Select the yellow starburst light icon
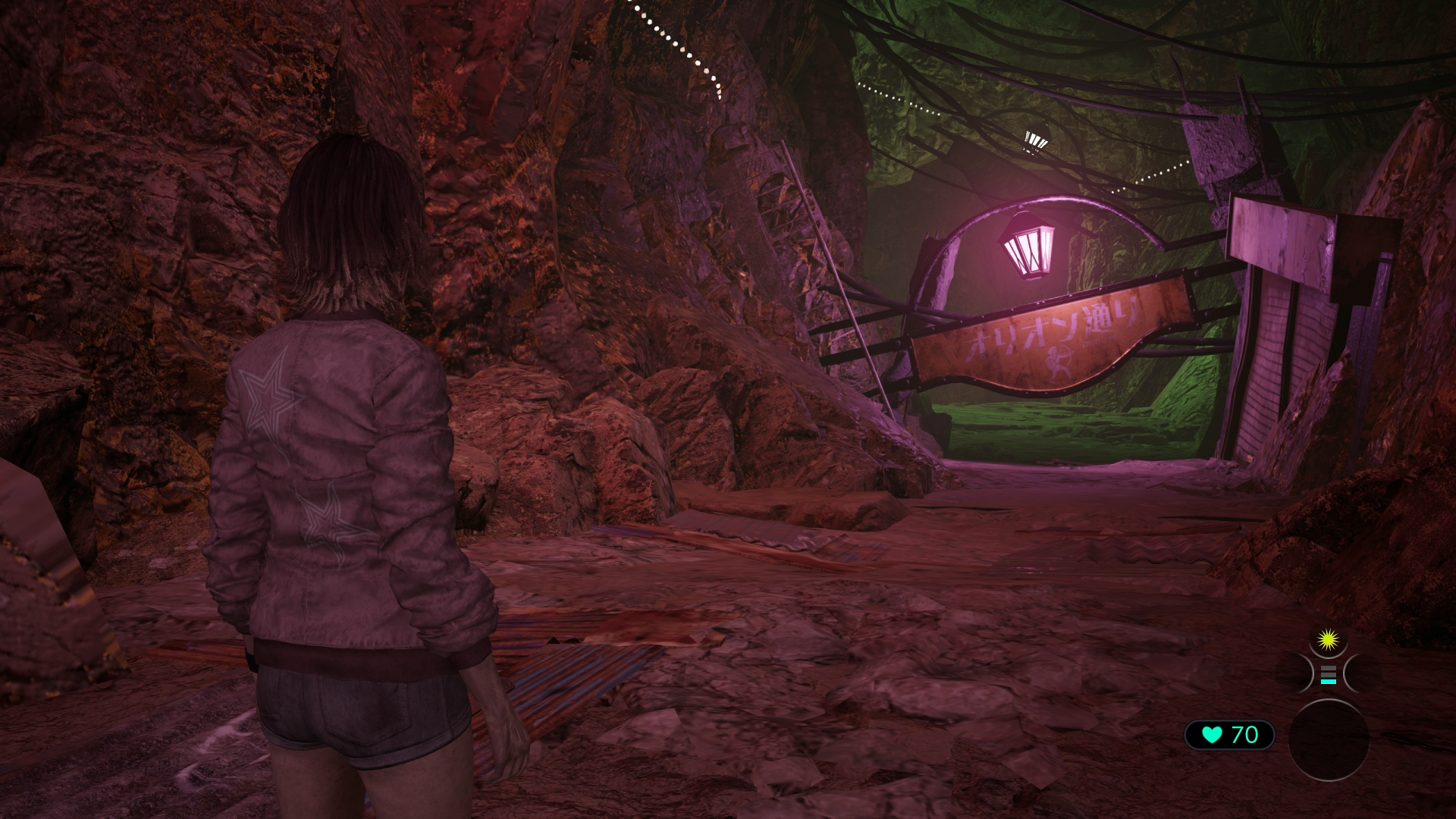The width and height of the screenshot is (1456, 819). [1327, 641]
